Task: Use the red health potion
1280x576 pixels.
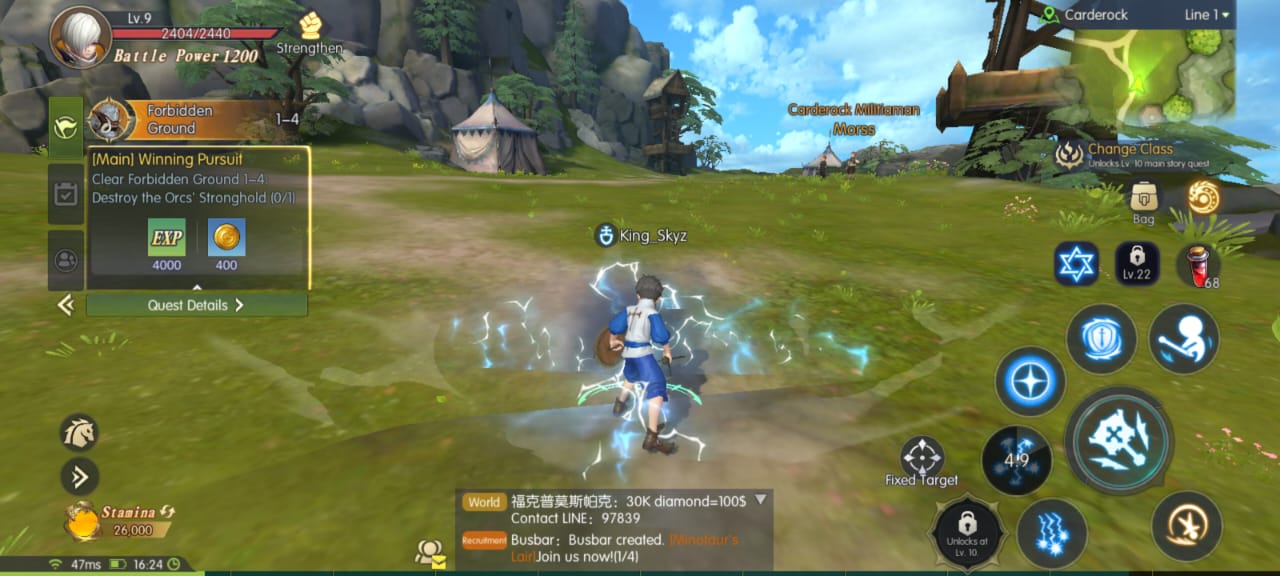Action: click(1196, 264)
